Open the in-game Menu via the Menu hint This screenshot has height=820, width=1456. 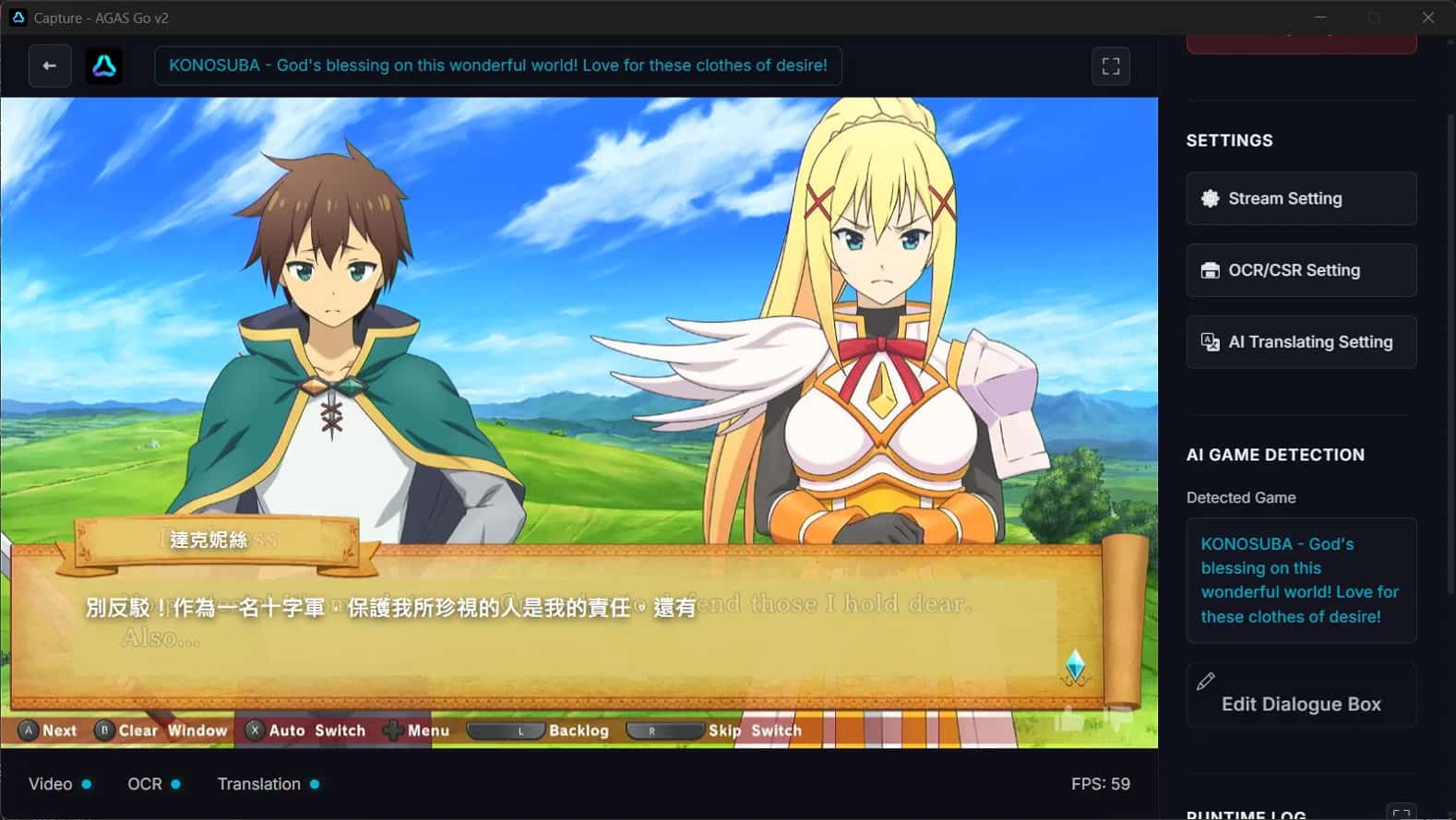pyautogui.click(x=427, y=730)
